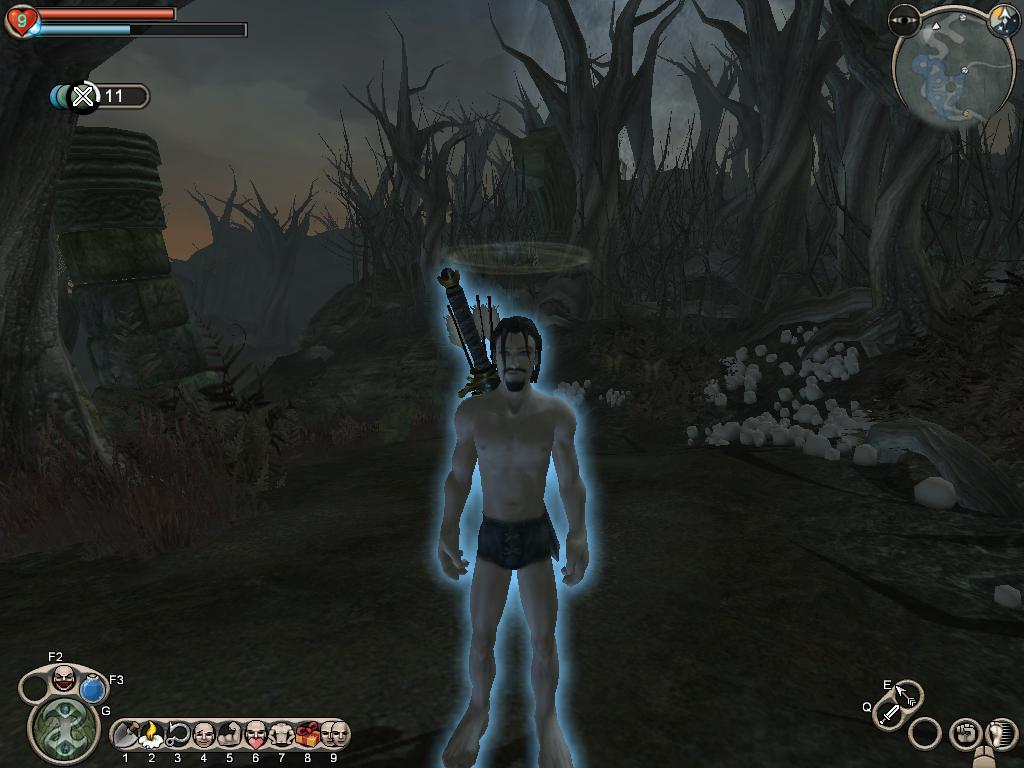
Task: Equip the sword melee weapon
Action: point(888,714)
